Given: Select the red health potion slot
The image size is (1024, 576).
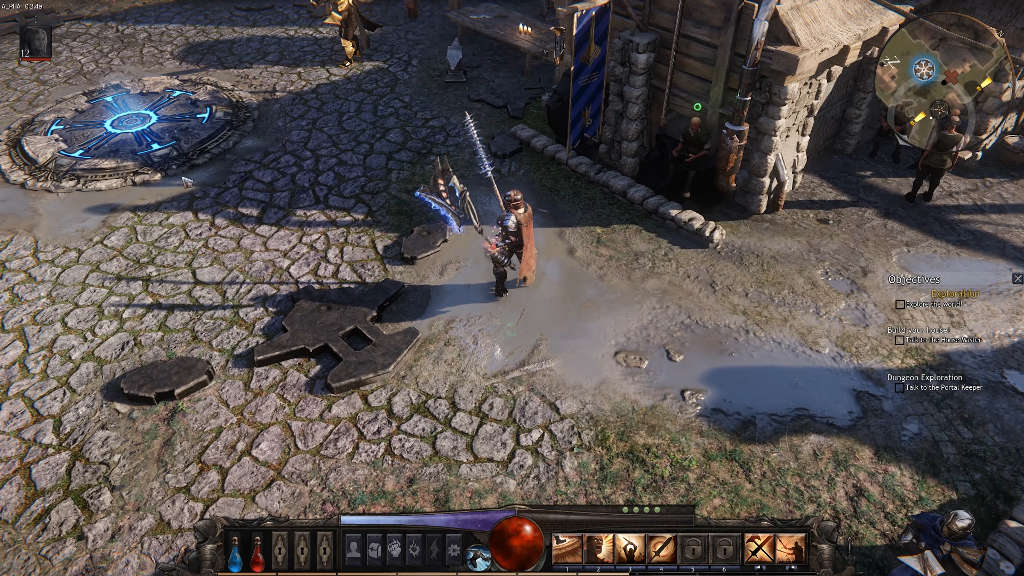Looking at the screenshot, I should point(257,551).
